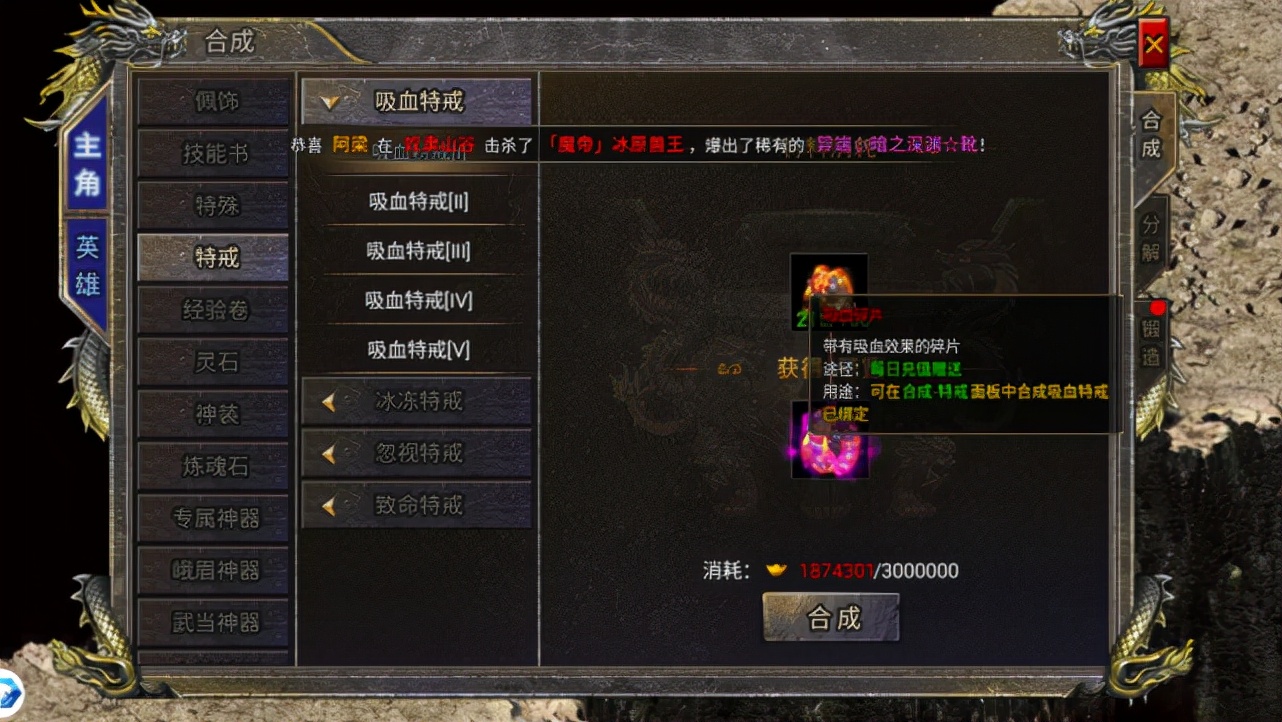The image size is (1282, 722).
Task: Select the 技能书 category
Action: coord(214,154)
